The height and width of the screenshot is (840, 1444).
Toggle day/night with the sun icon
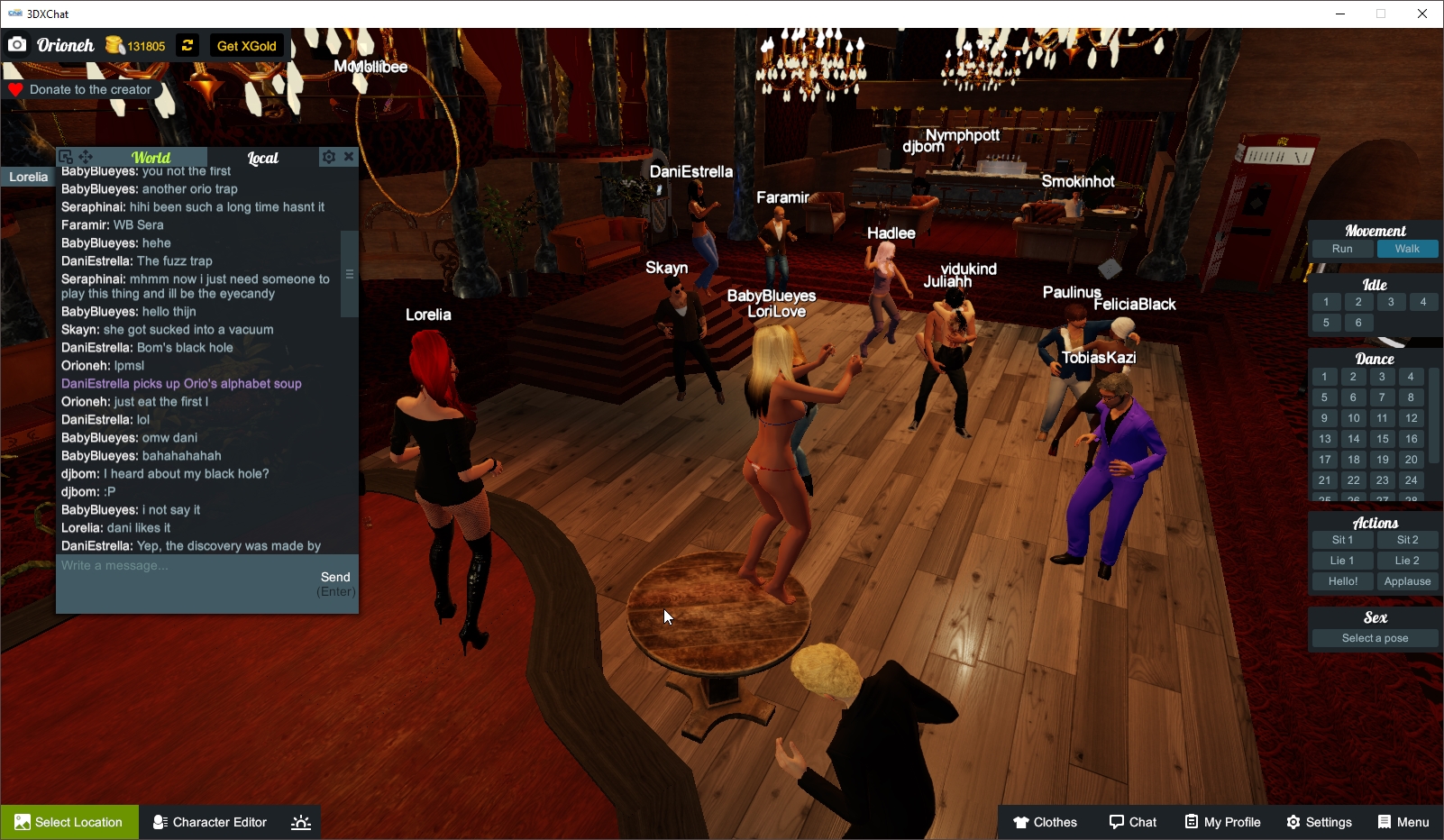click(300, 821)
